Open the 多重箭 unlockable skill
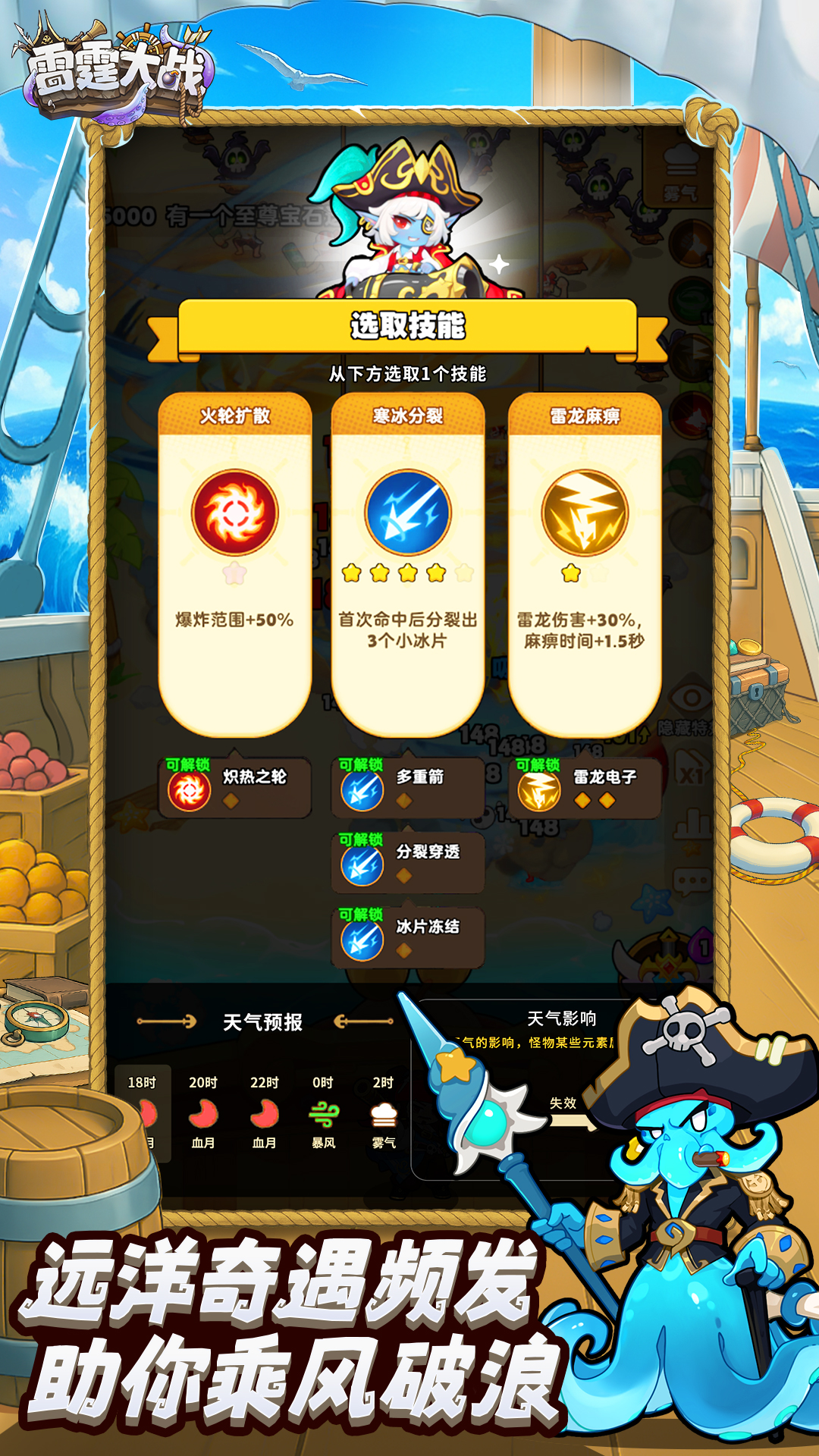This screenshot has width=819, height=1456. [x=408, y=788]
